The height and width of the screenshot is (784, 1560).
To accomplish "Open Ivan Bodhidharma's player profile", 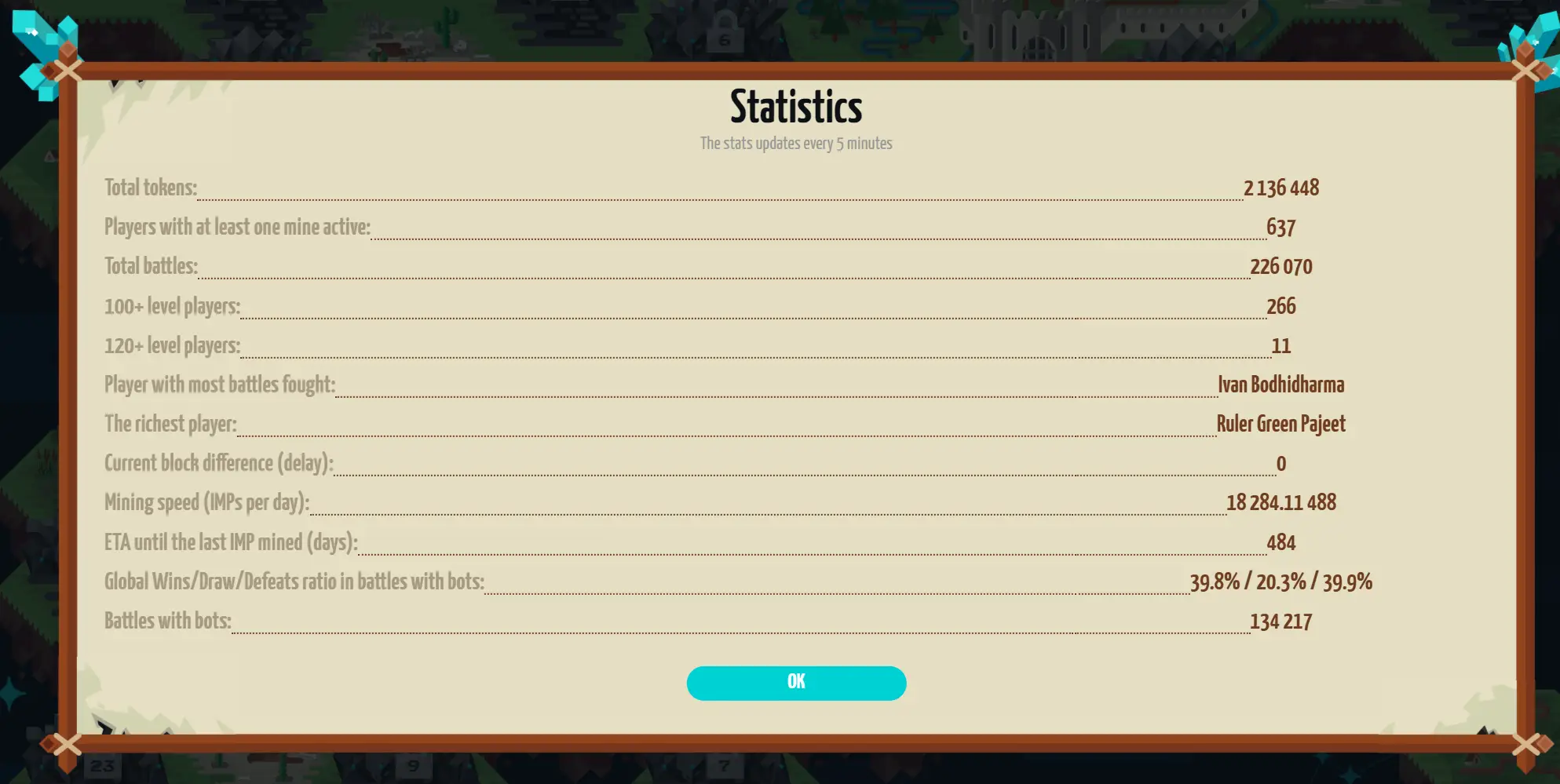I will [1281, 385].
